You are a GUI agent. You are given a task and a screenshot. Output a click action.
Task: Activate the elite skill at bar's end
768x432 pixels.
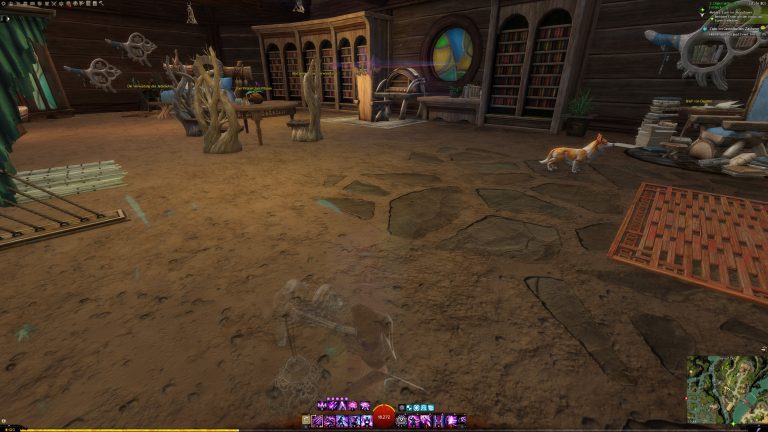[462, 421]
